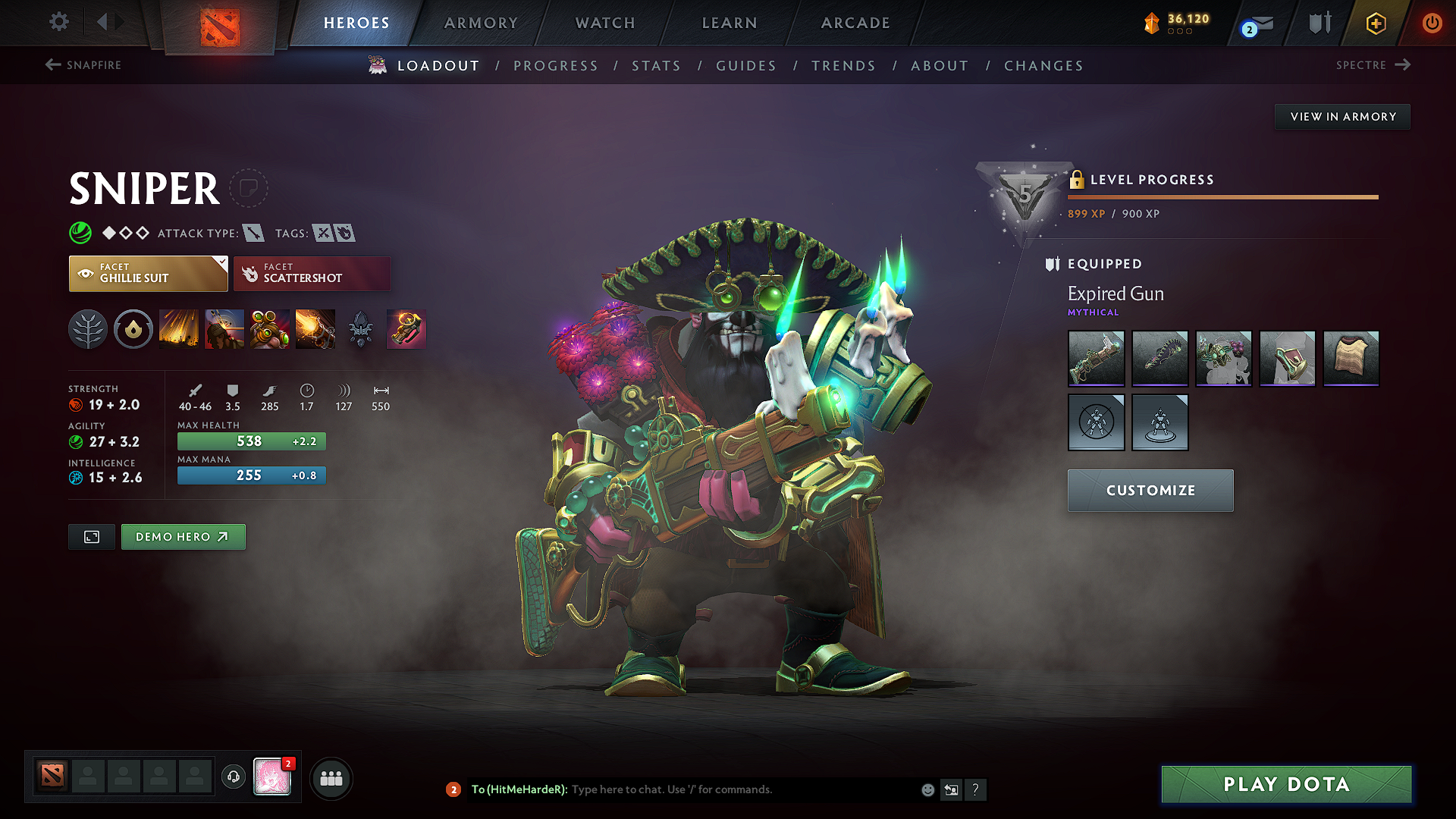Open the talent tree icon
1456x819 pixels.
88,329
